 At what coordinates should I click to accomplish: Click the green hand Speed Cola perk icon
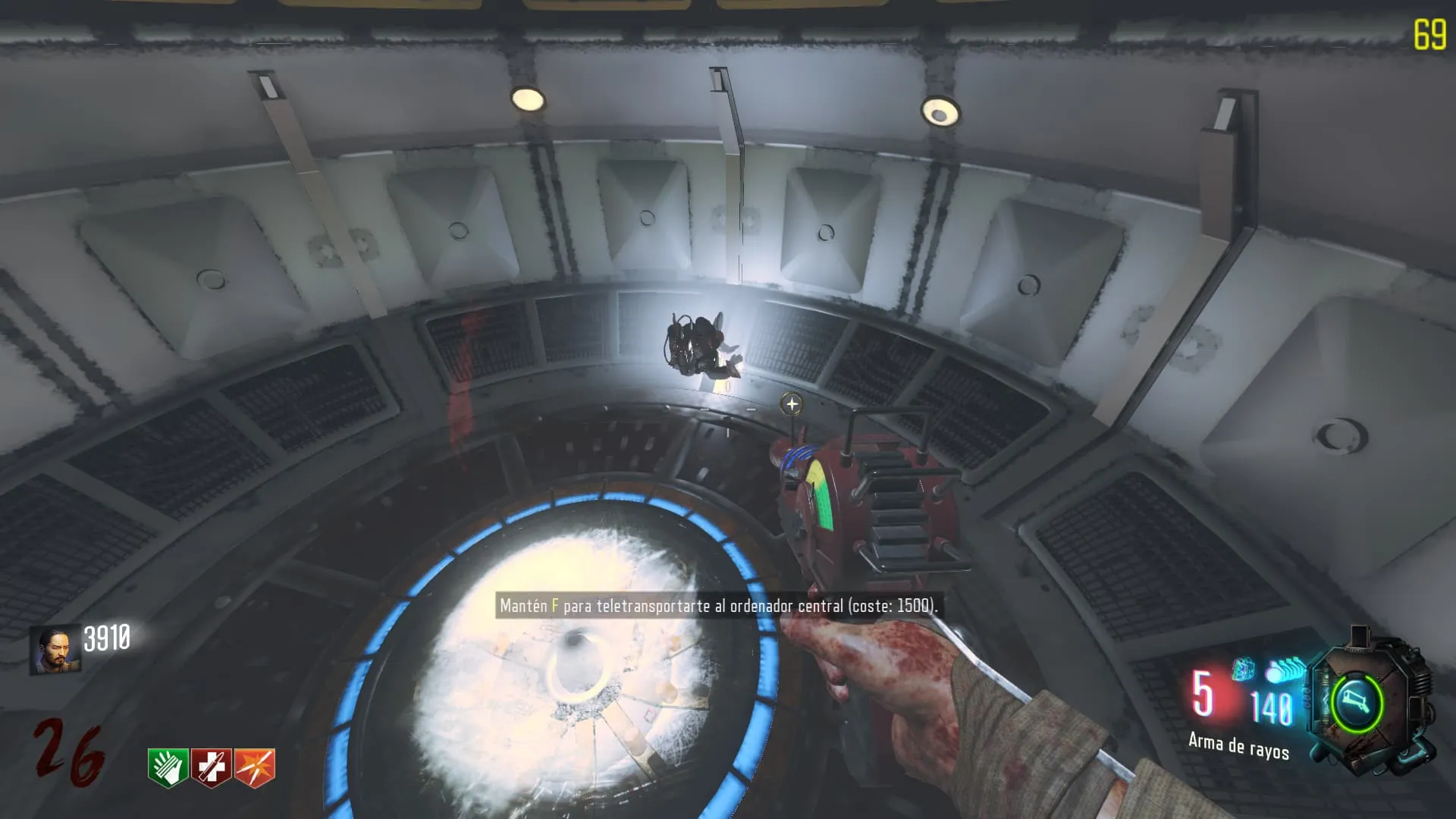pyautogui.click(x=168, y=767)
